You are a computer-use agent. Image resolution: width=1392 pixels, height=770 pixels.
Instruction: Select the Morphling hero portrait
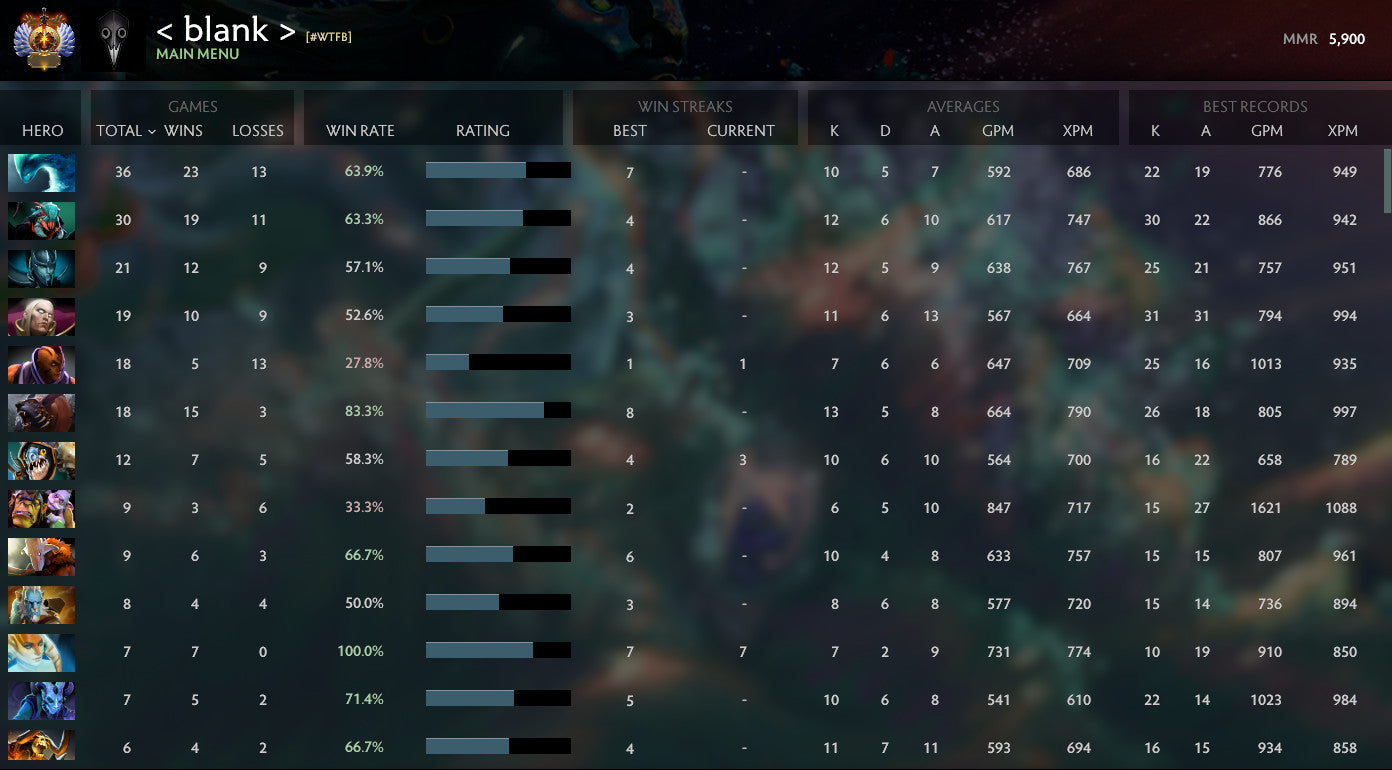[x=41, y=172]
